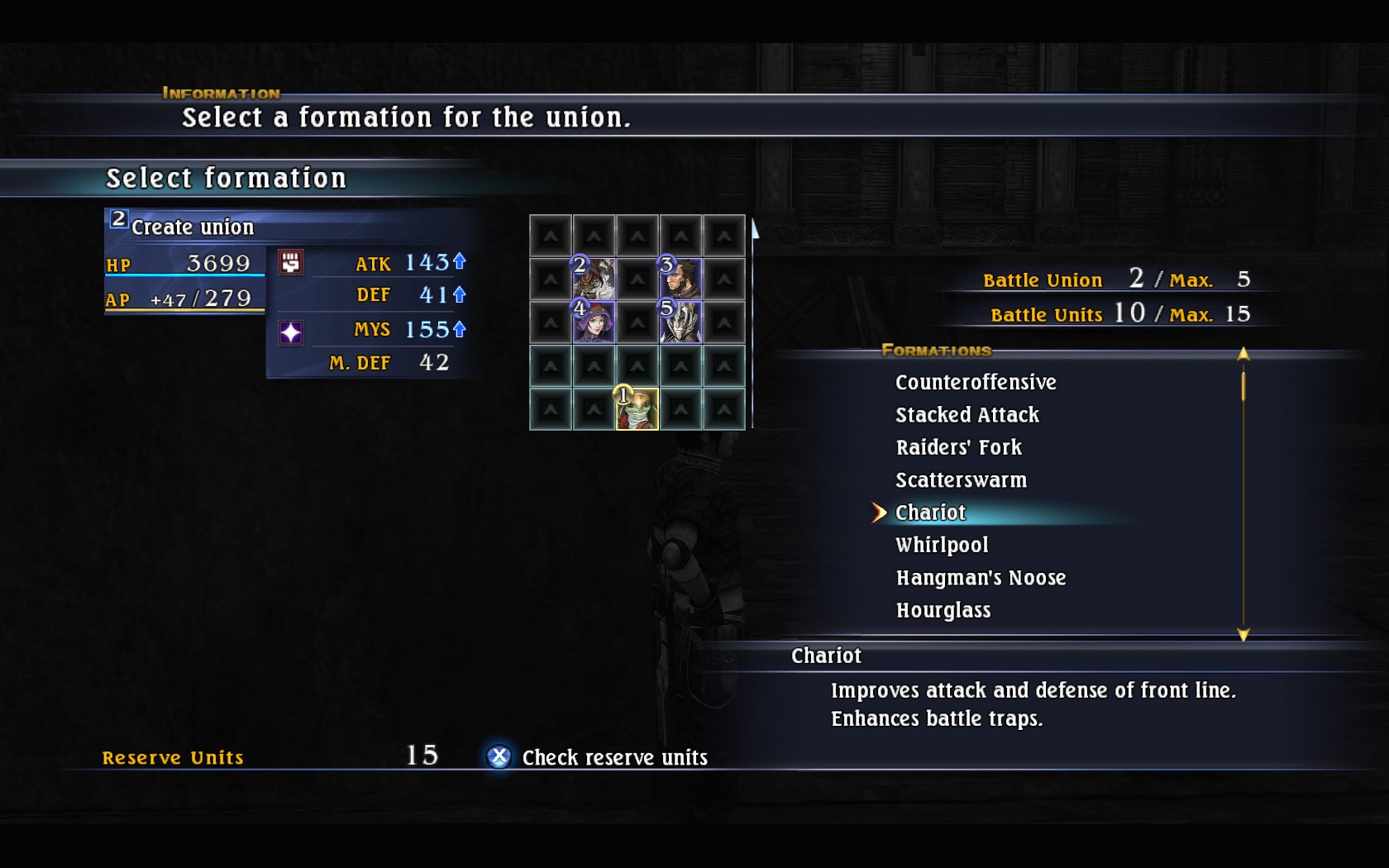The height and width of the screenshot is (868, 1389).
Task: Pick the Hourglass formation
Action: pyautogui.click(x=943, y=610)
